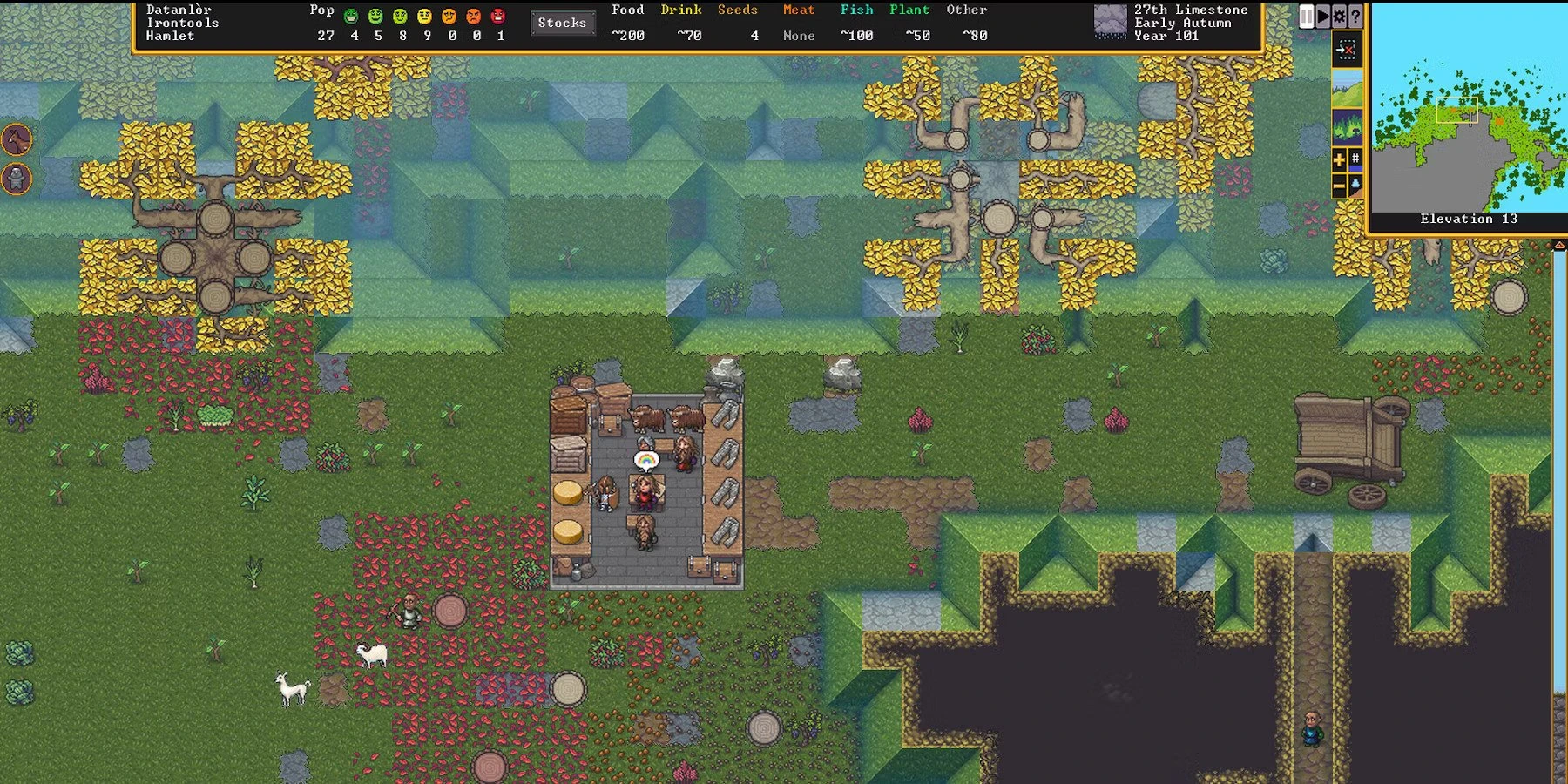Image resolution: width=1568 pixels, height=784 pixels.
Task: Click the help question mark icon
Action: click(x=1355, y=15)
